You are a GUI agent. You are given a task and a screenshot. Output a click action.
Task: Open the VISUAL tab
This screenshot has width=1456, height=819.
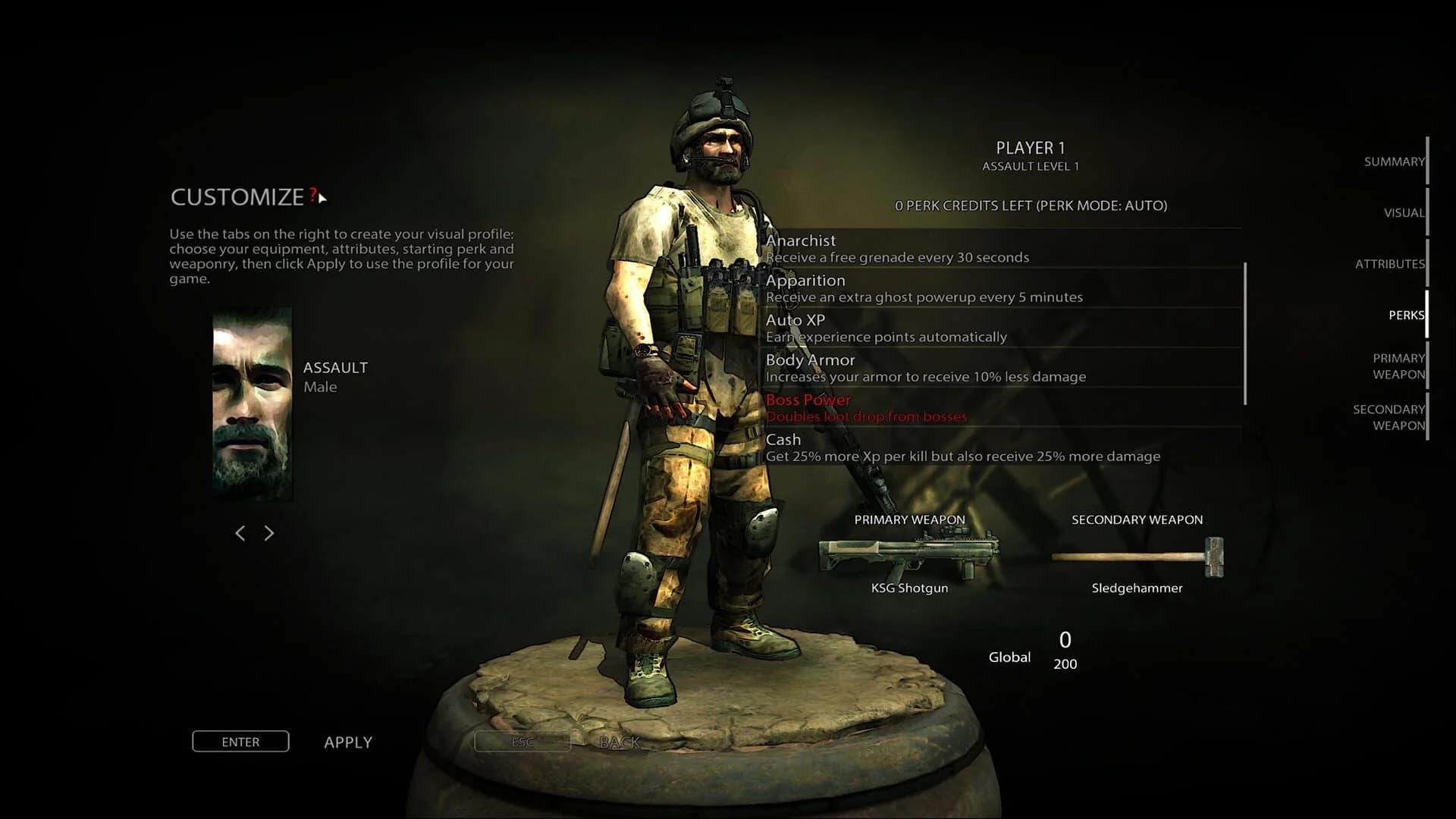(x=1404, y=213)
